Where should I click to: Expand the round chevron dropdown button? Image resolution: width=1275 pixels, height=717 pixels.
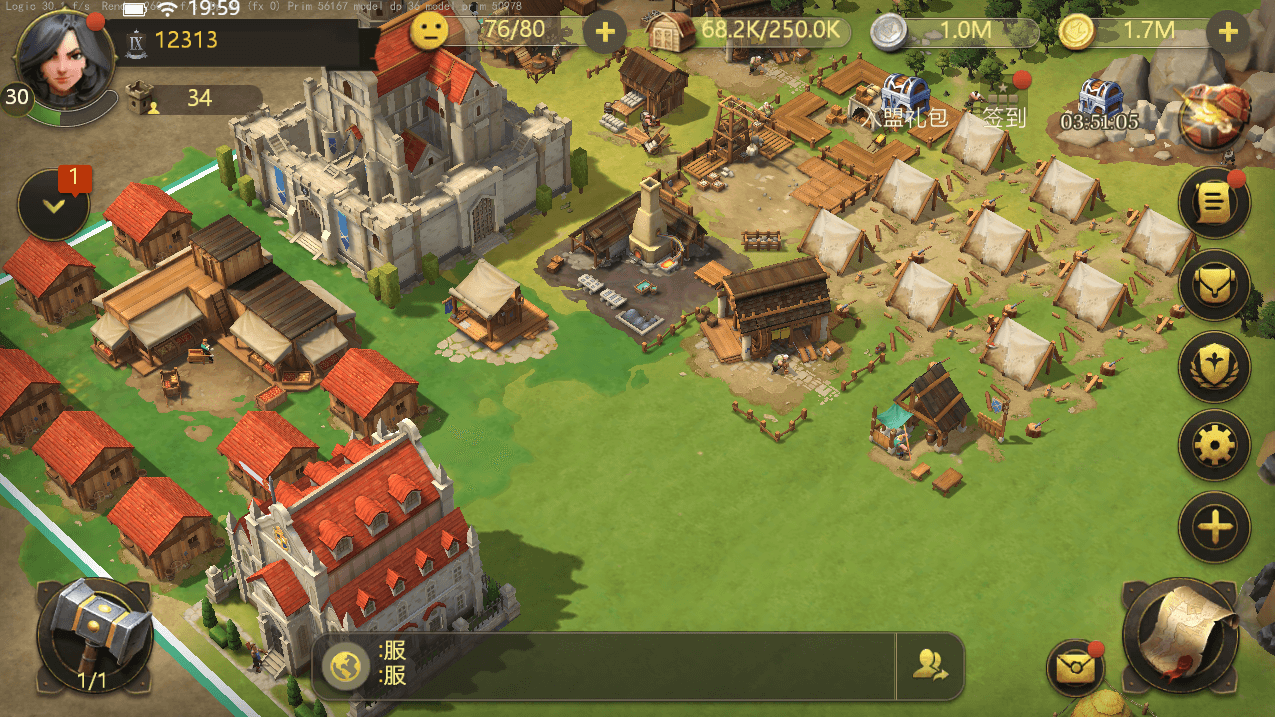53,205
